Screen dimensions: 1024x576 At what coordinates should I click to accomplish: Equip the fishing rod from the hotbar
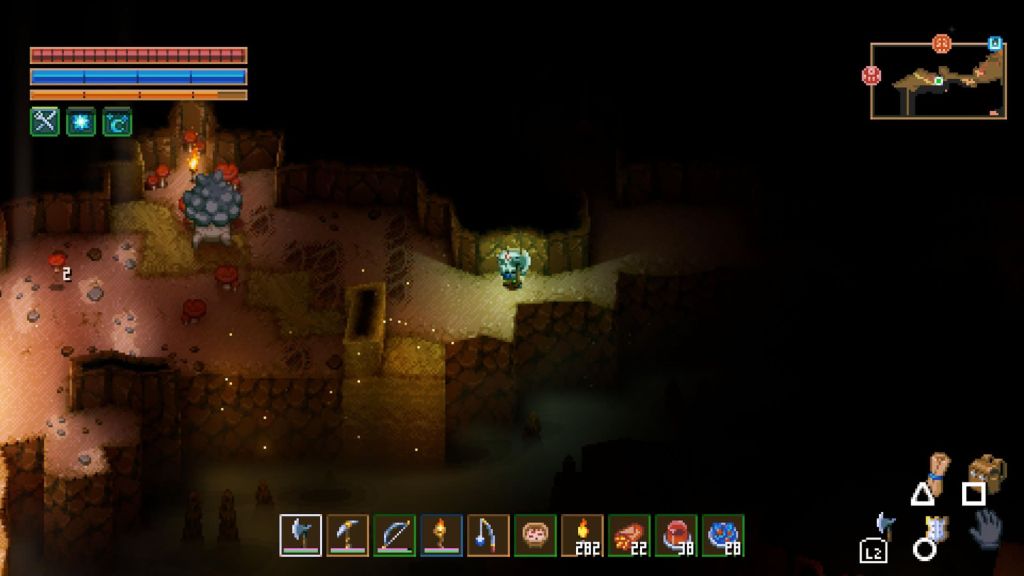coord(488,535)
